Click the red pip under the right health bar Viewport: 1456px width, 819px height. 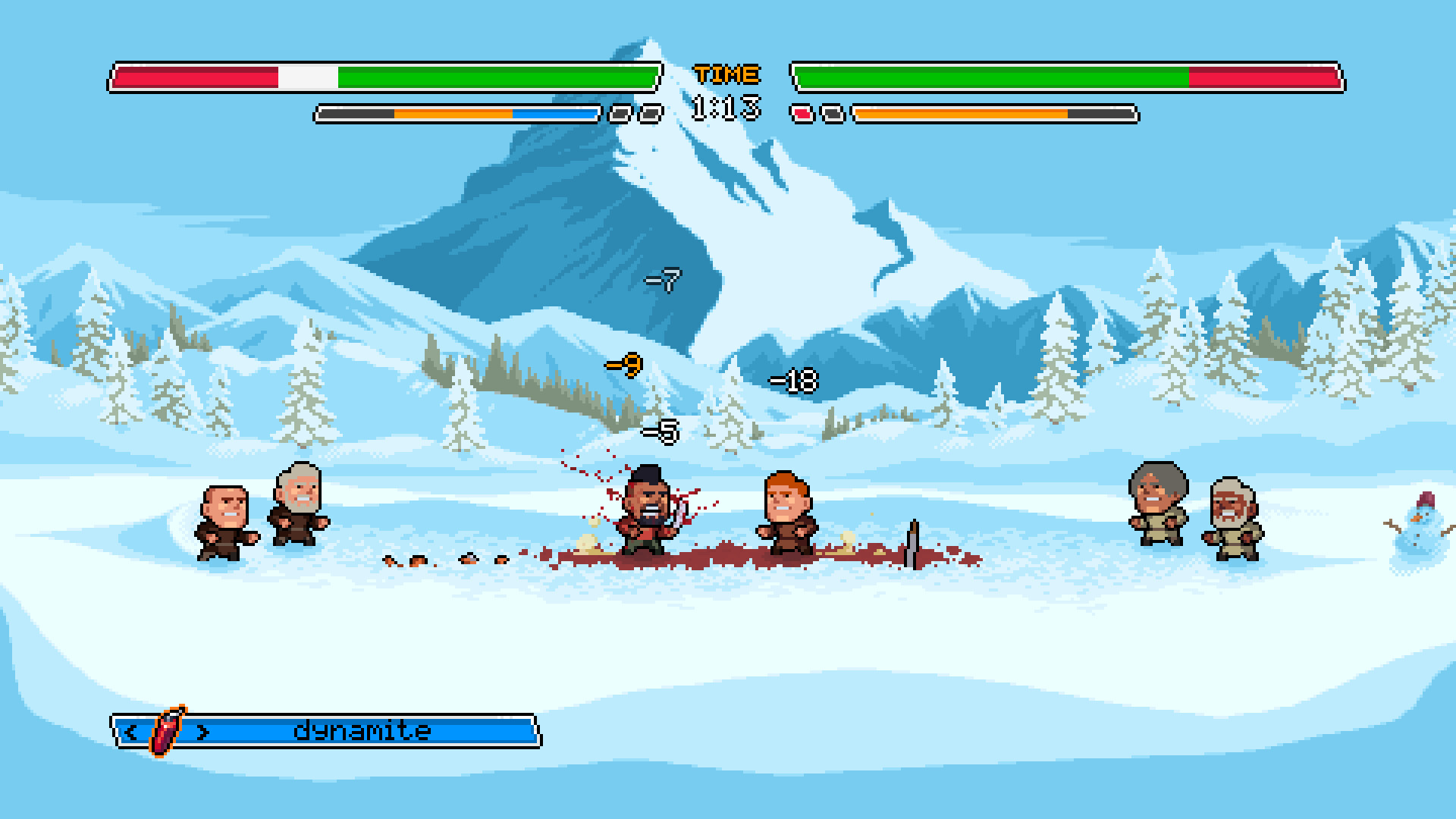pyautogui.click(x=801, y=114)
